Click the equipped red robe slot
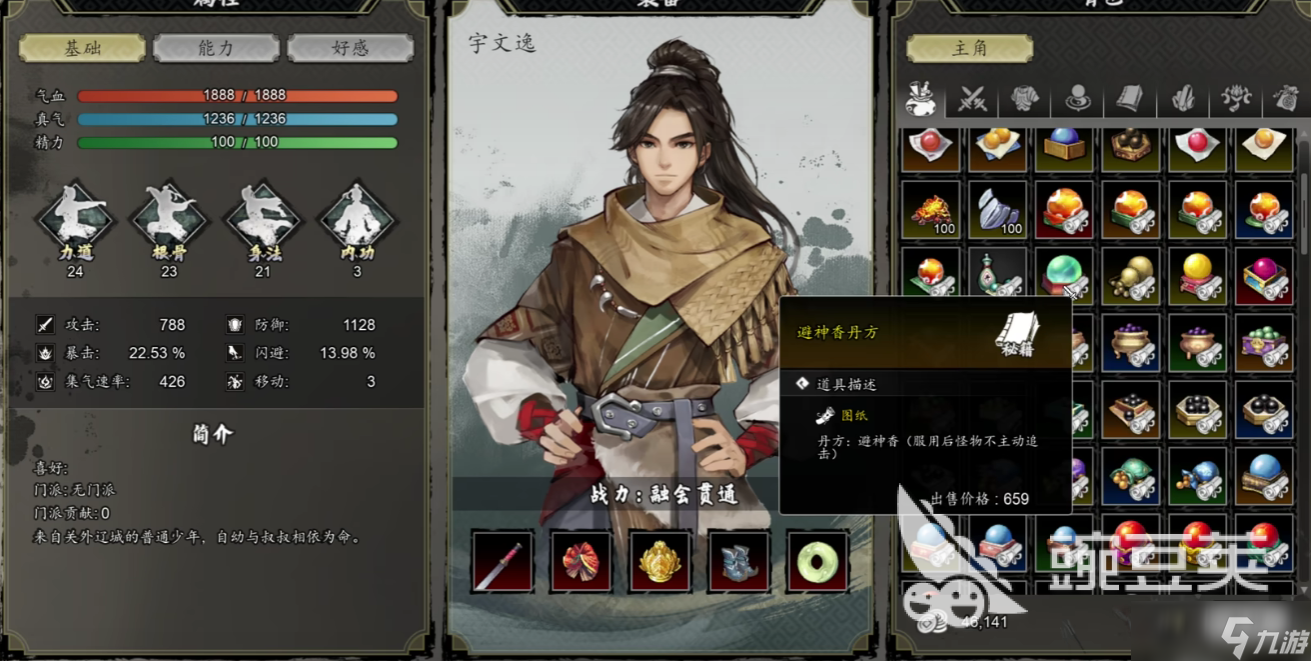This screenshot has width=1311, height=661. tap(581, 561)
